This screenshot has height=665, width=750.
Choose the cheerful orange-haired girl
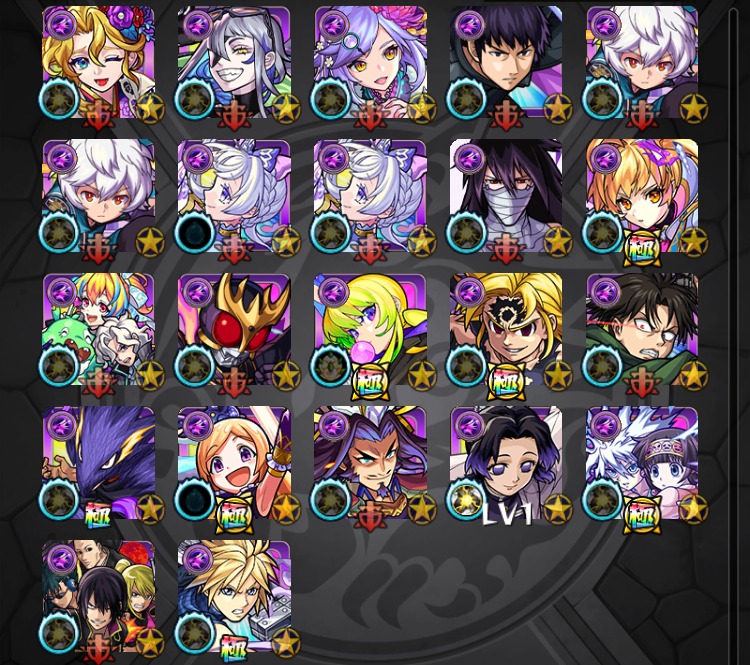pos(234,464)
